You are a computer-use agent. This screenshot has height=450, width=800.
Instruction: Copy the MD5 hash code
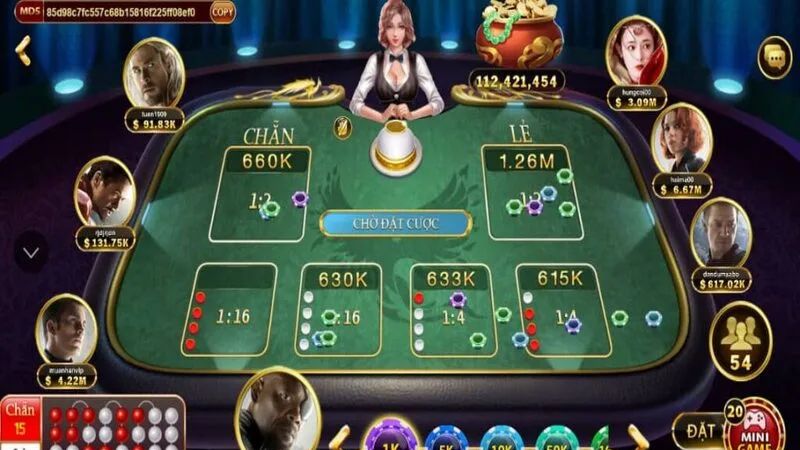click(223, 12)
